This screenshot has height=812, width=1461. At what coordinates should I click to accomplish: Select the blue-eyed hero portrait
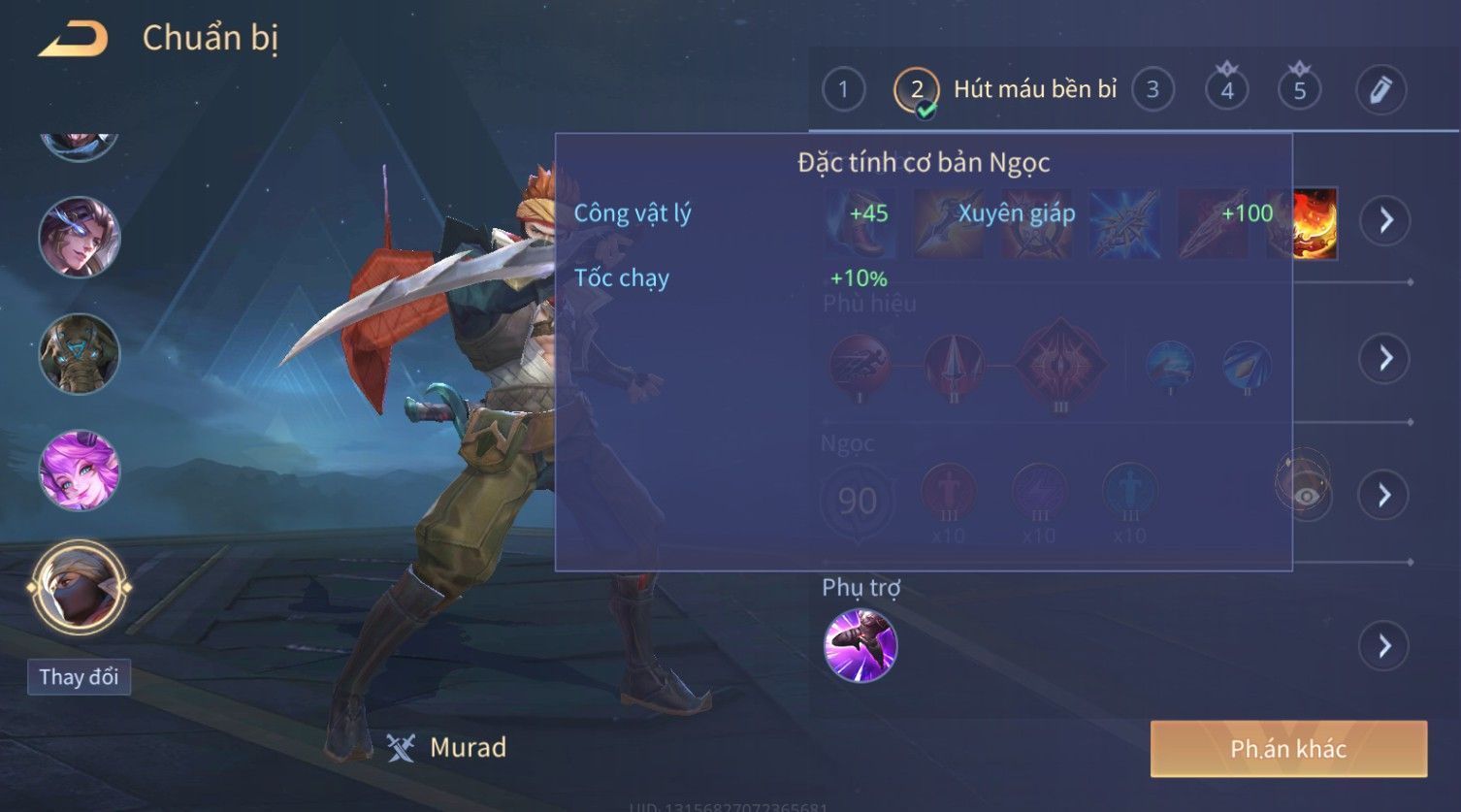pos(80,238)
